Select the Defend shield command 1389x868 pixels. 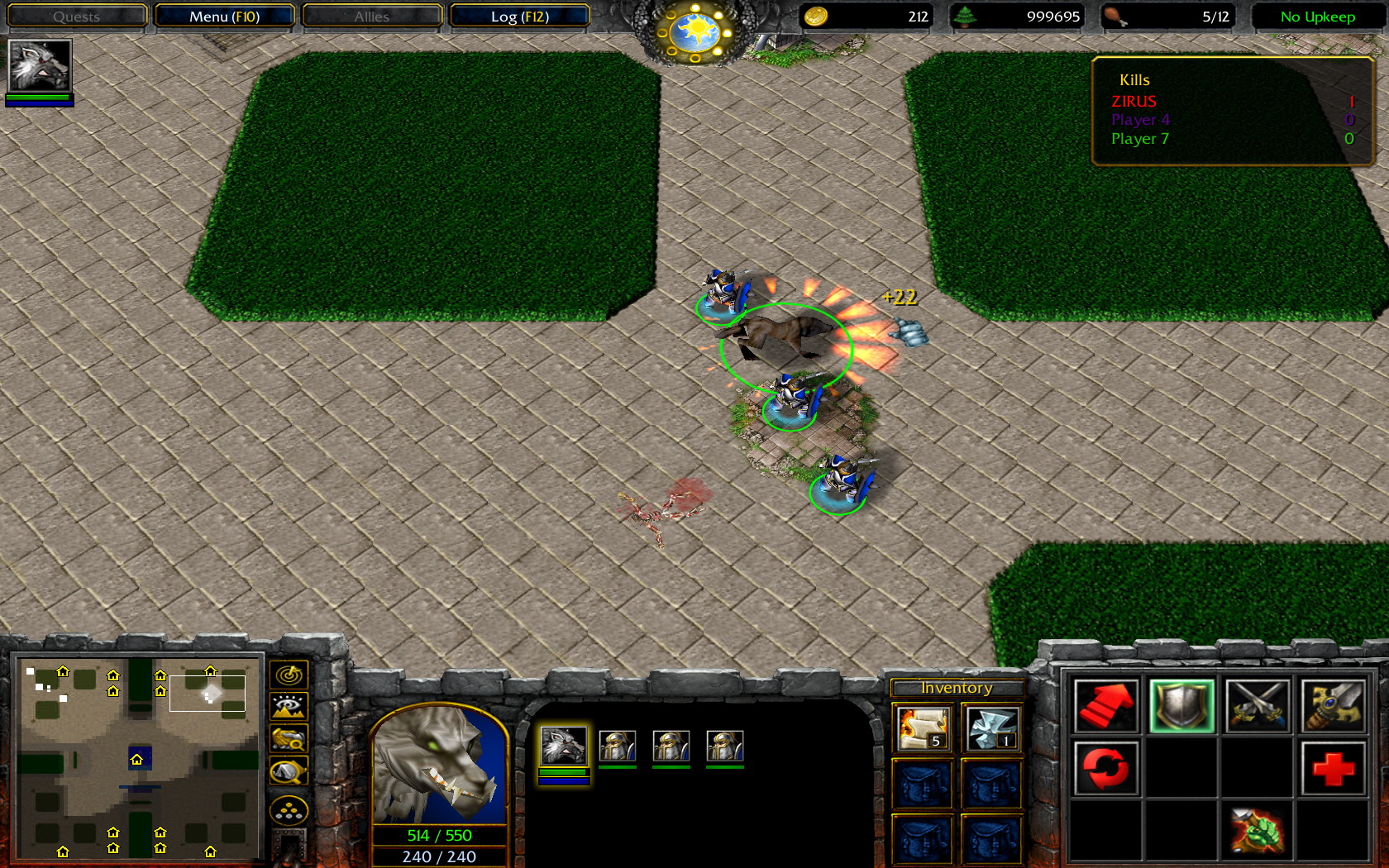tap(1182, 706)
